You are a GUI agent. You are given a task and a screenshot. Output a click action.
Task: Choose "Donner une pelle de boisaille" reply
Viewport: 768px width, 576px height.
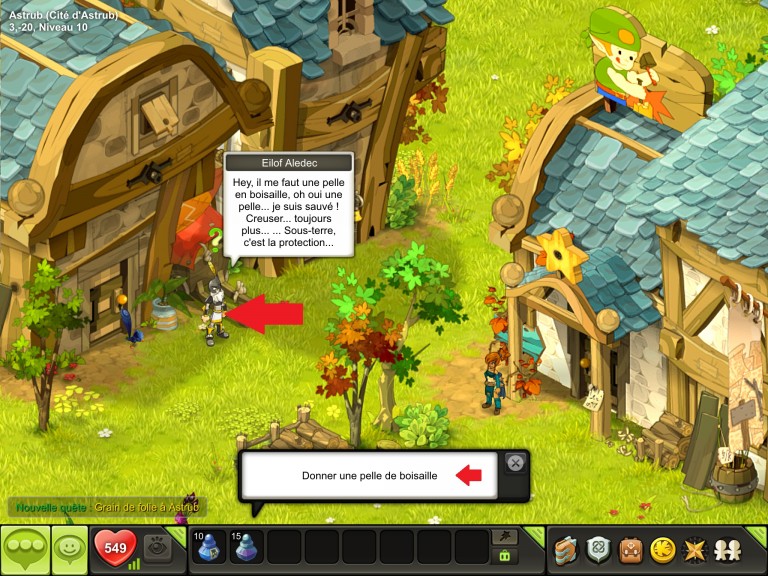[369, 476]
